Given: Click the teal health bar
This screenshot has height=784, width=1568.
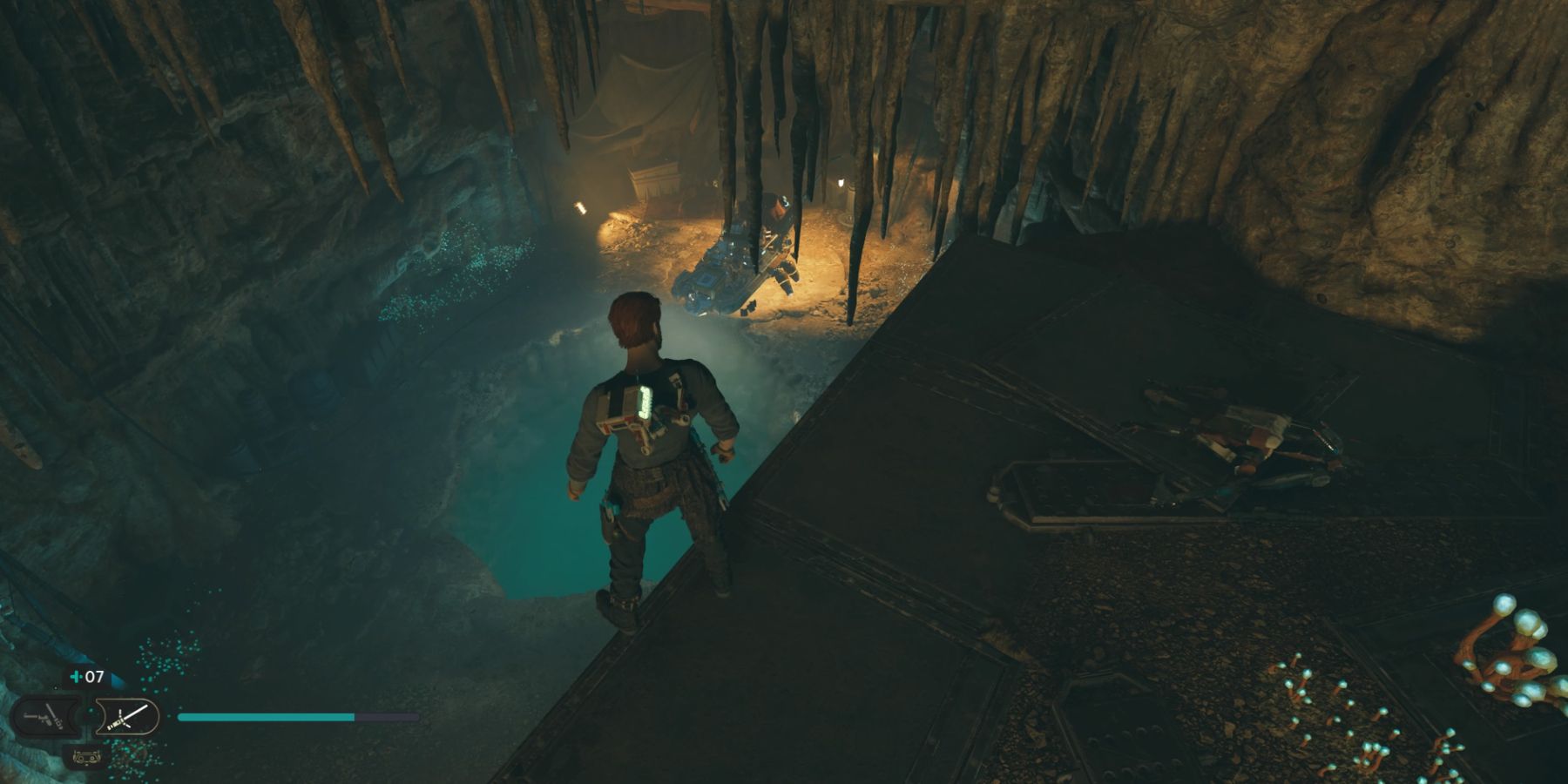Looking at the screenshot, I should pos(261,717).
